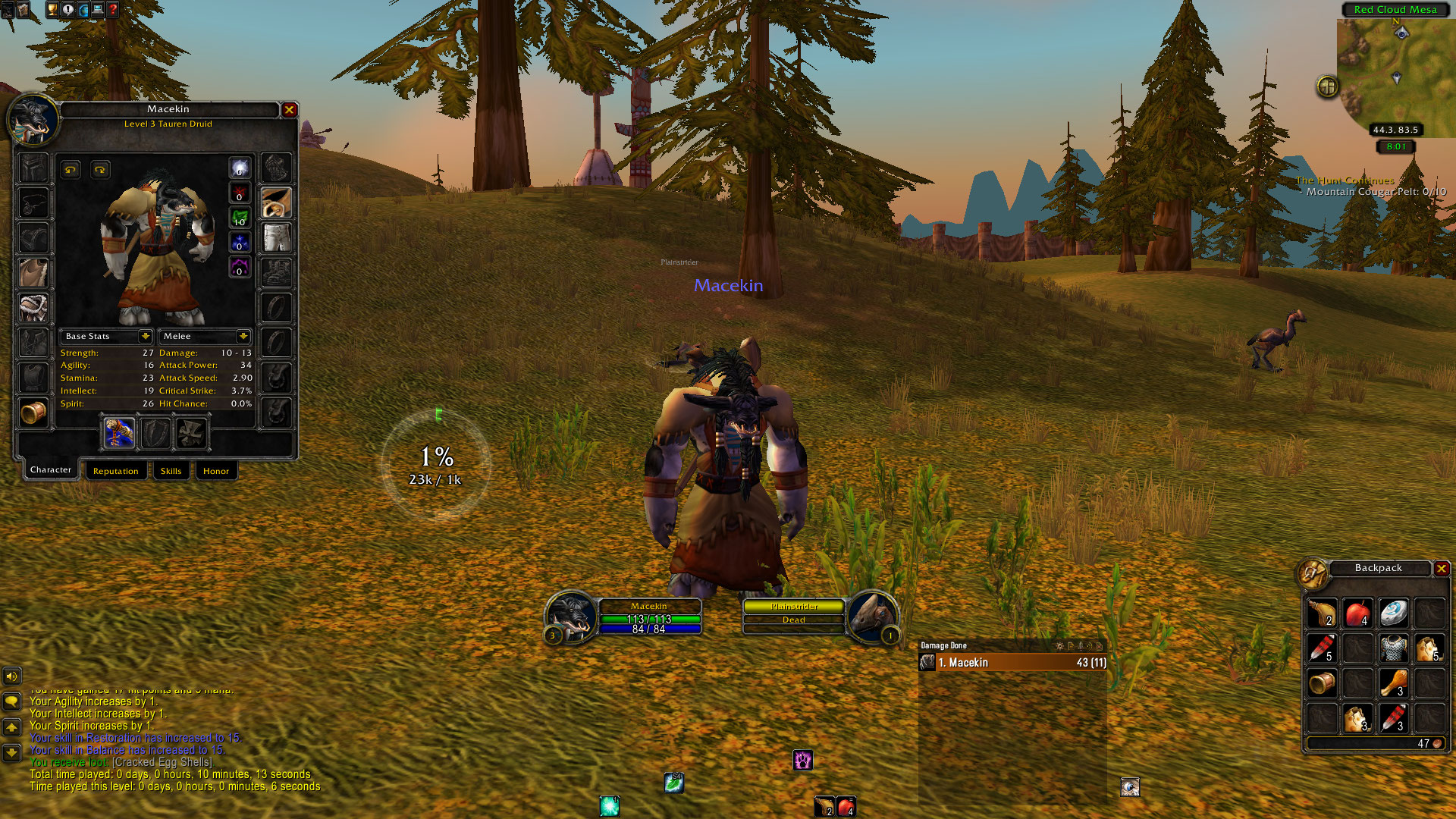The height and width of the screenshot is (819, 1456).
Task: Close the Backpack window
Action: click(x=1441, y=568)
